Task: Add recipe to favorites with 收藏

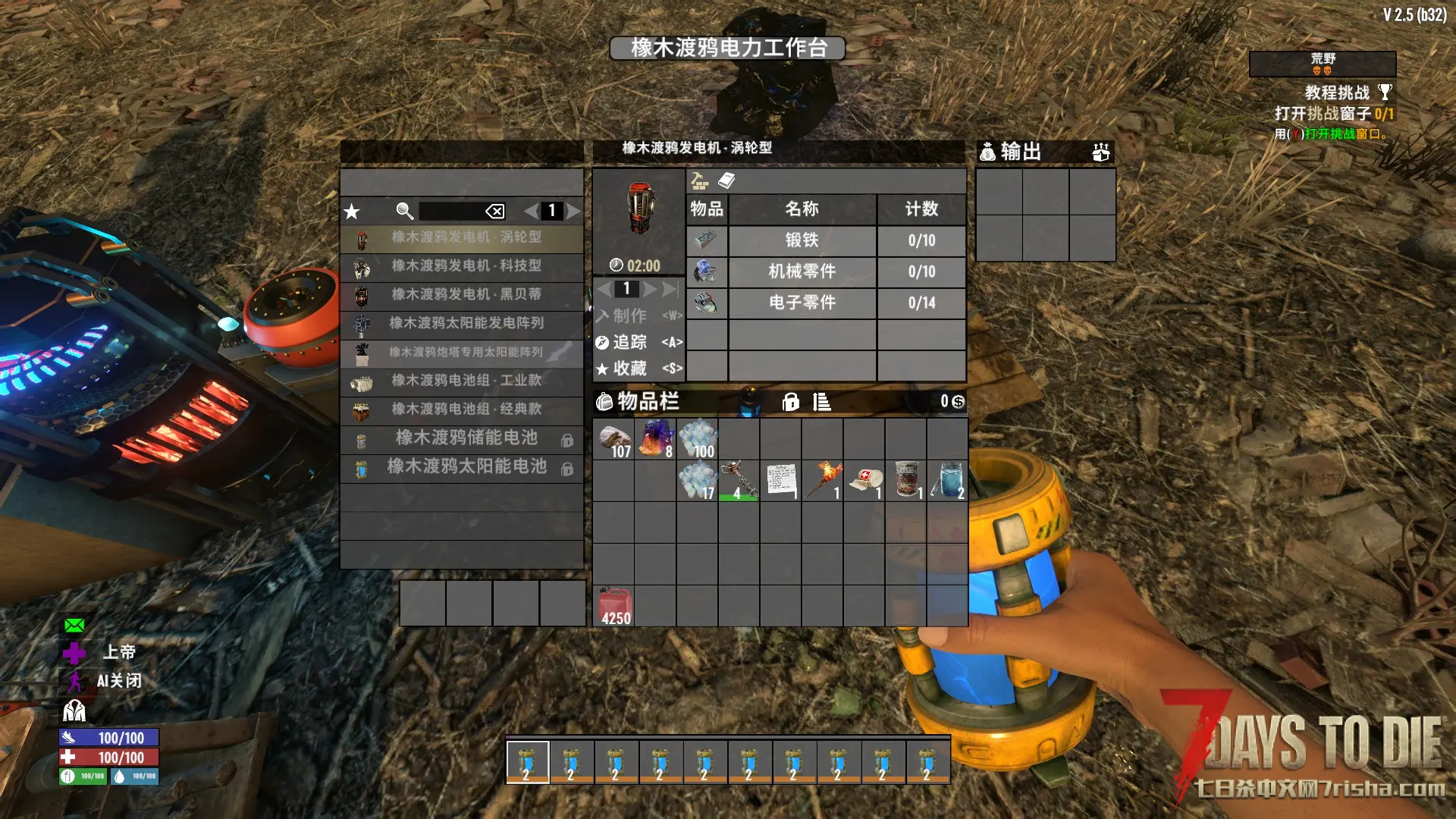Action: coord(630,369)
